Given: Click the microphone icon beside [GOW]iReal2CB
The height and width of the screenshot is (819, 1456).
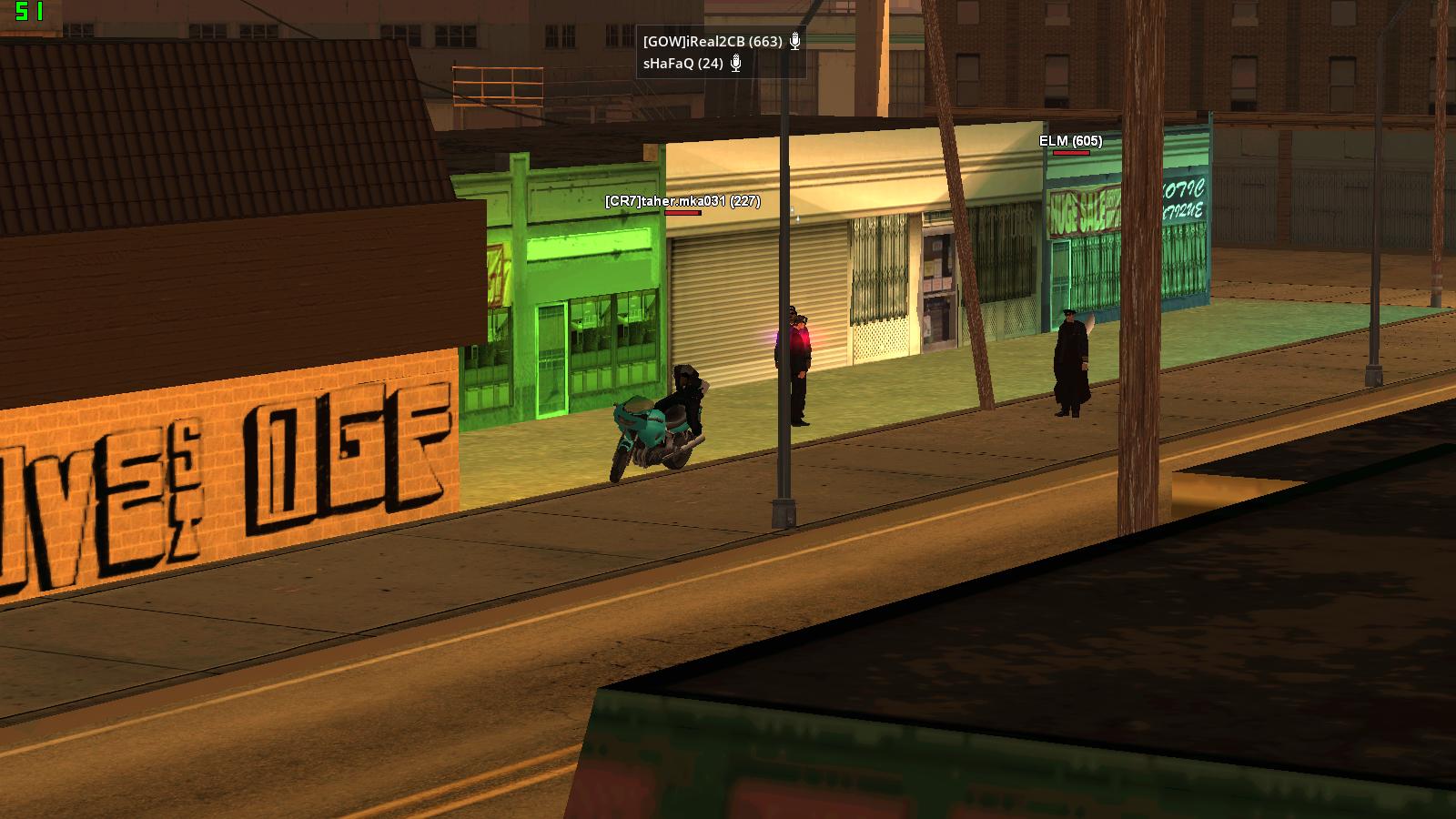Looking at the screenshot, I should click(794, 41).
